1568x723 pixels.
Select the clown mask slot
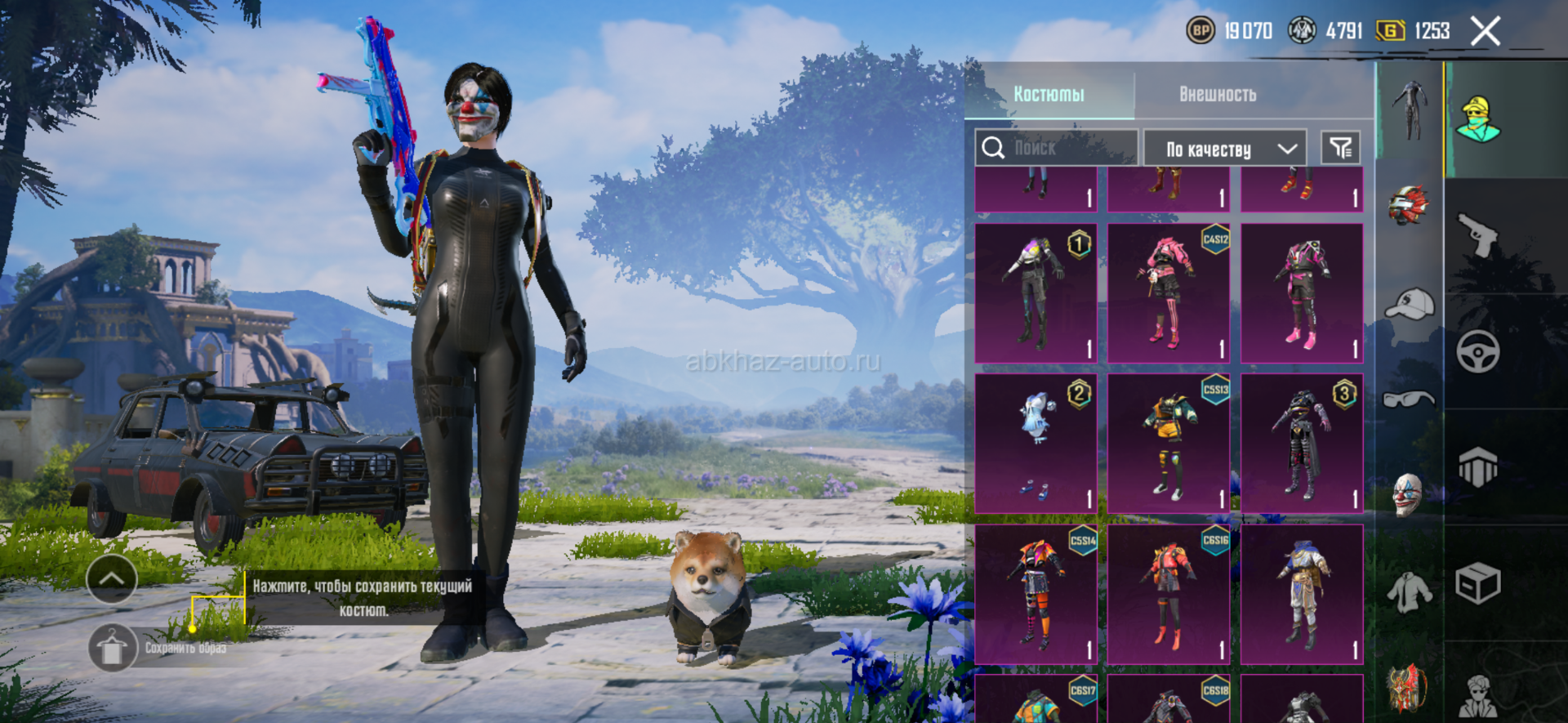(x=1408, y=494)
